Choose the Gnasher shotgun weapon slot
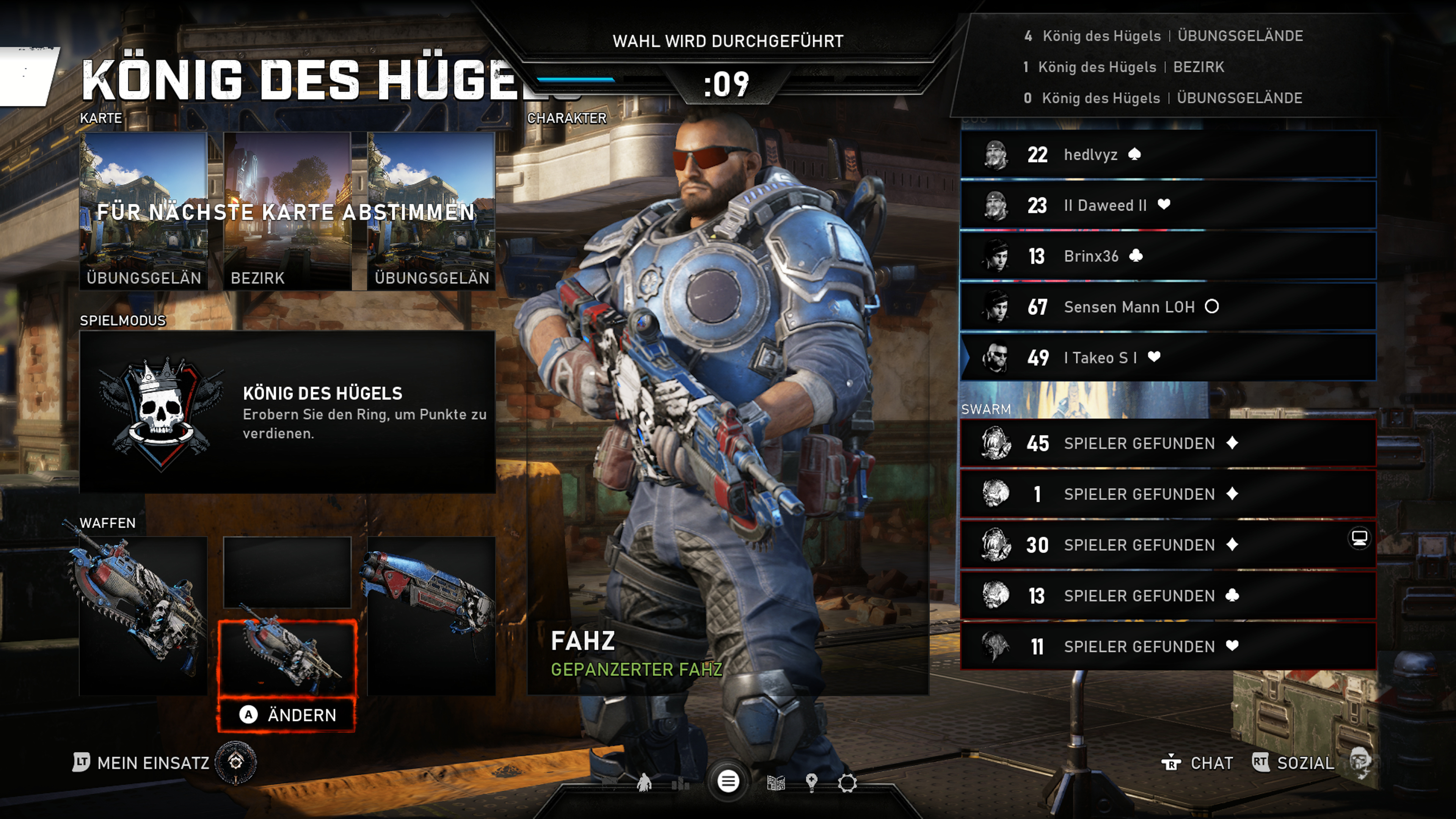 pos(431,615)
